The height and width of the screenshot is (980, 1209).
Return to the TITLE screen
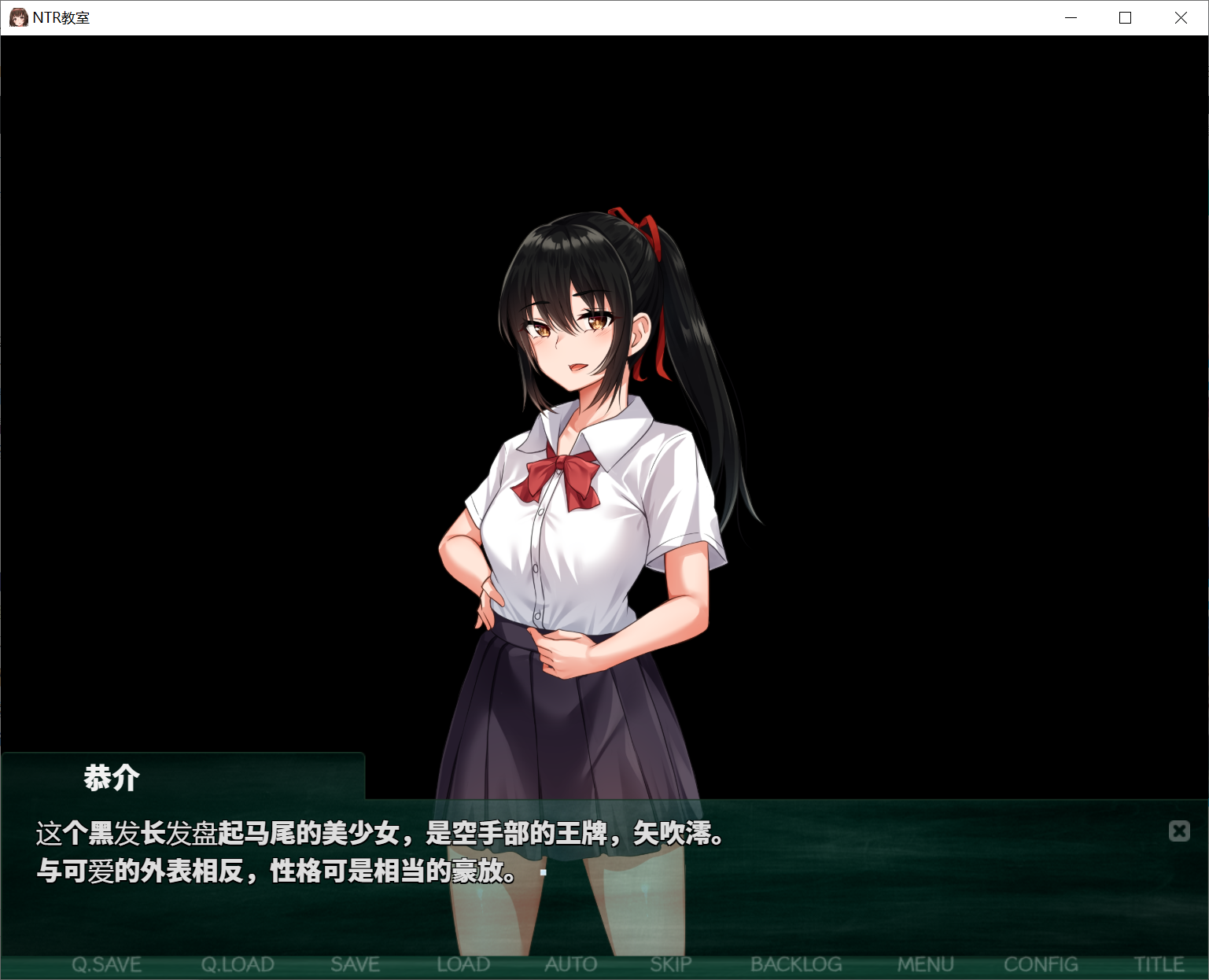click(x=1159, y=964)
